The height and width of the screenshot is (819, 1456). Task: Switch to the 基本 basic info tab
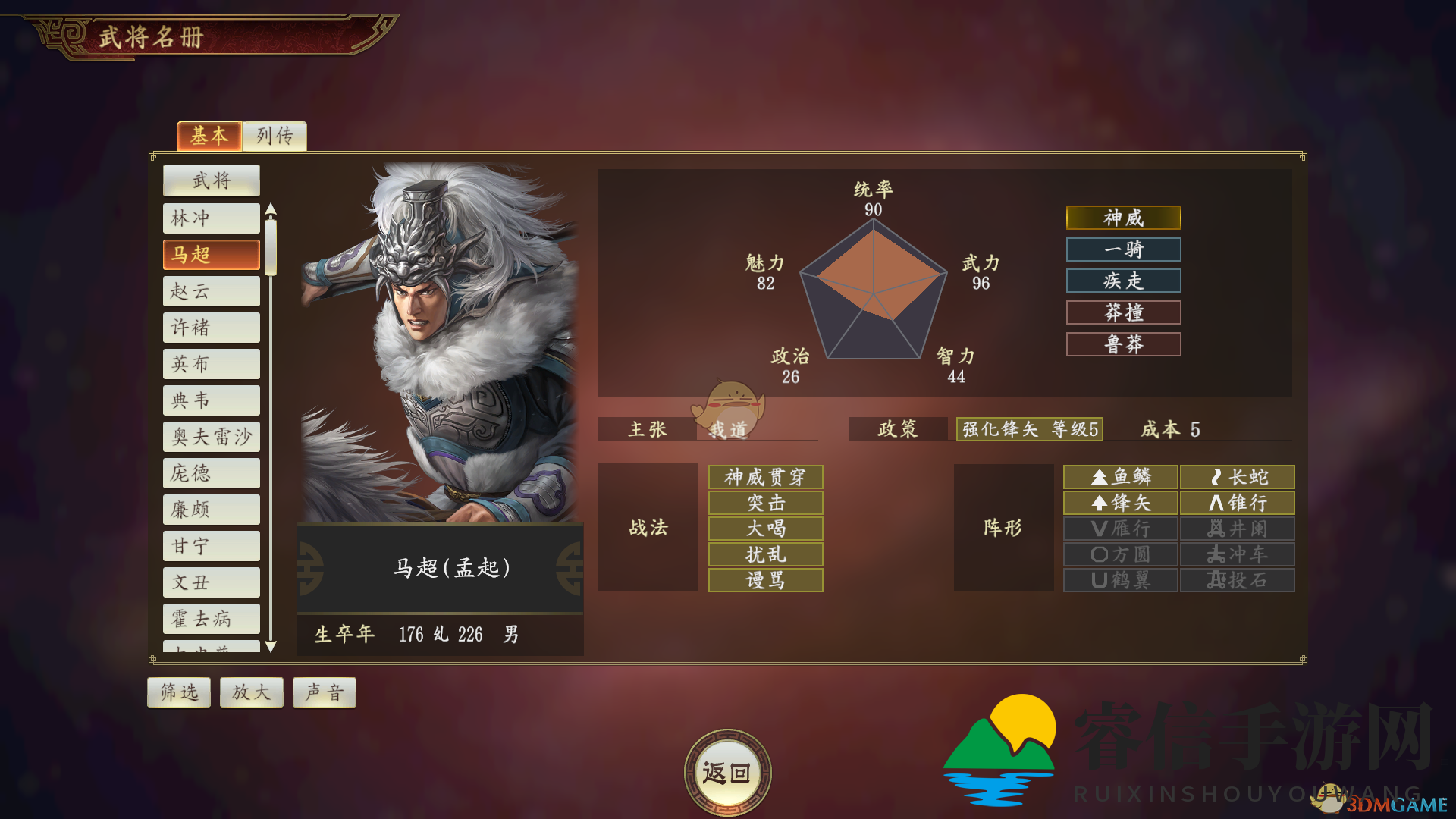209,137
